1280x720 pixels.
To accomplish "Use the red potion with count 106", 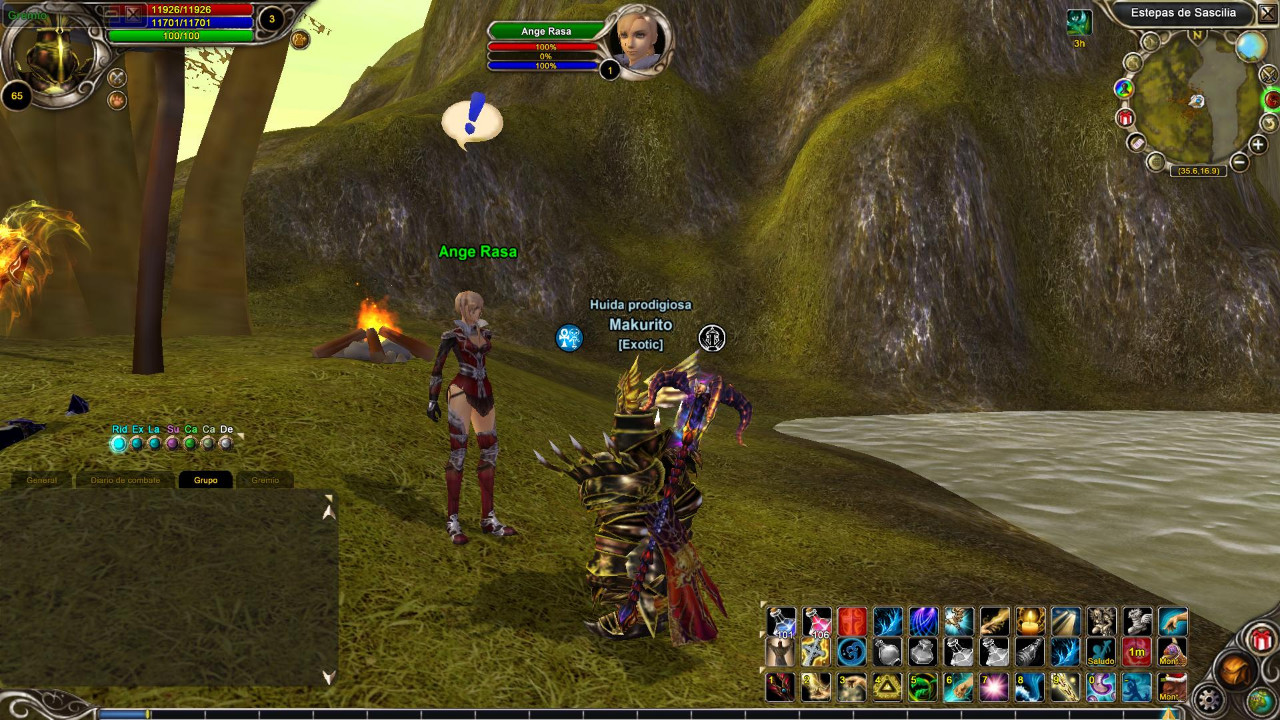I will click(816, 622).
